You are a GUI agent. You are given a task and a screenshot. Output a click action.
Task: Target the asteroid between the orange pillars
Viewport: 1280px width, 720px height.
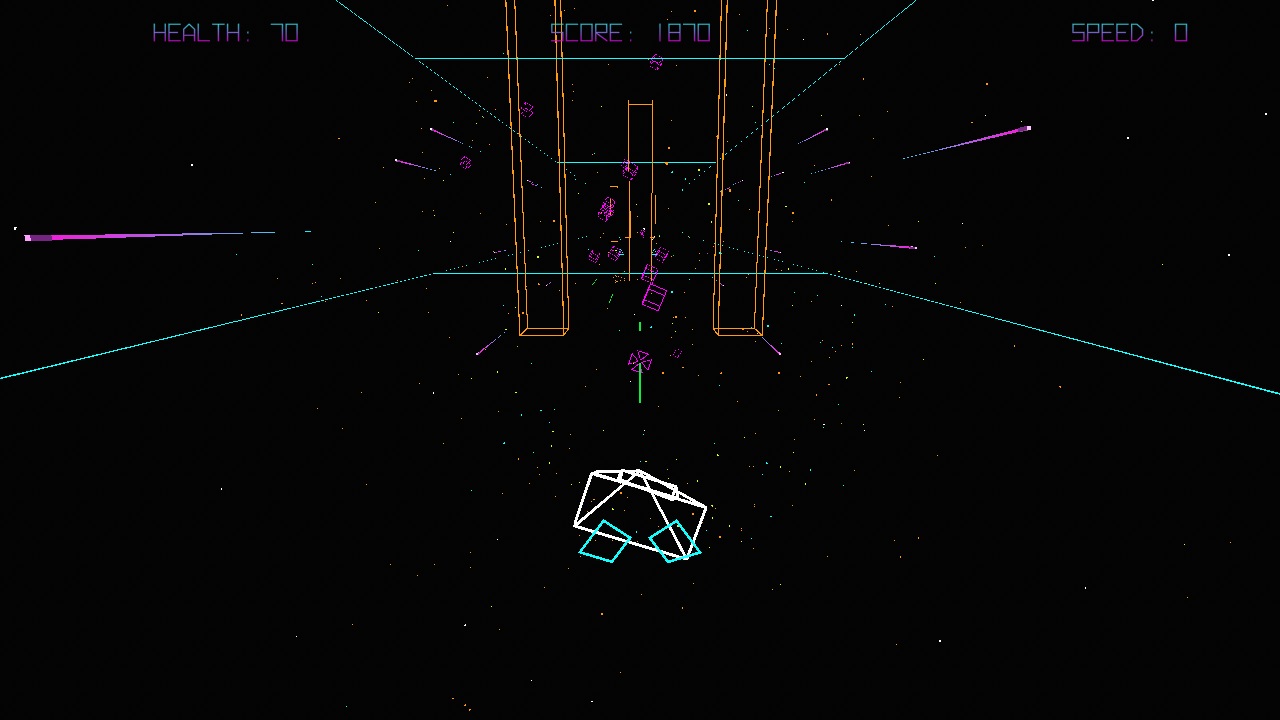click(608, 207)
